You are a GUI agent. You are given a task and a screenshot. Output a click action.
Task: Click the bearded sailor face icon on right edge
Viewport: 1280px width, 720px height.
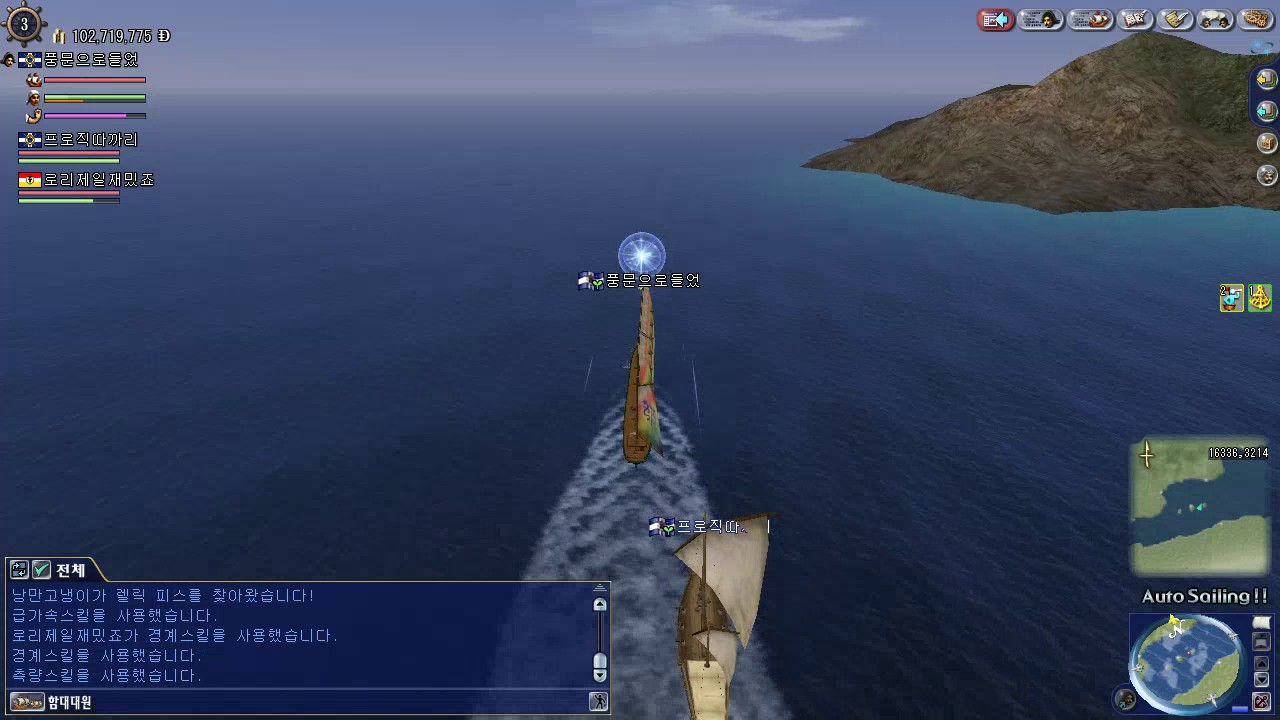(1266, 176)
